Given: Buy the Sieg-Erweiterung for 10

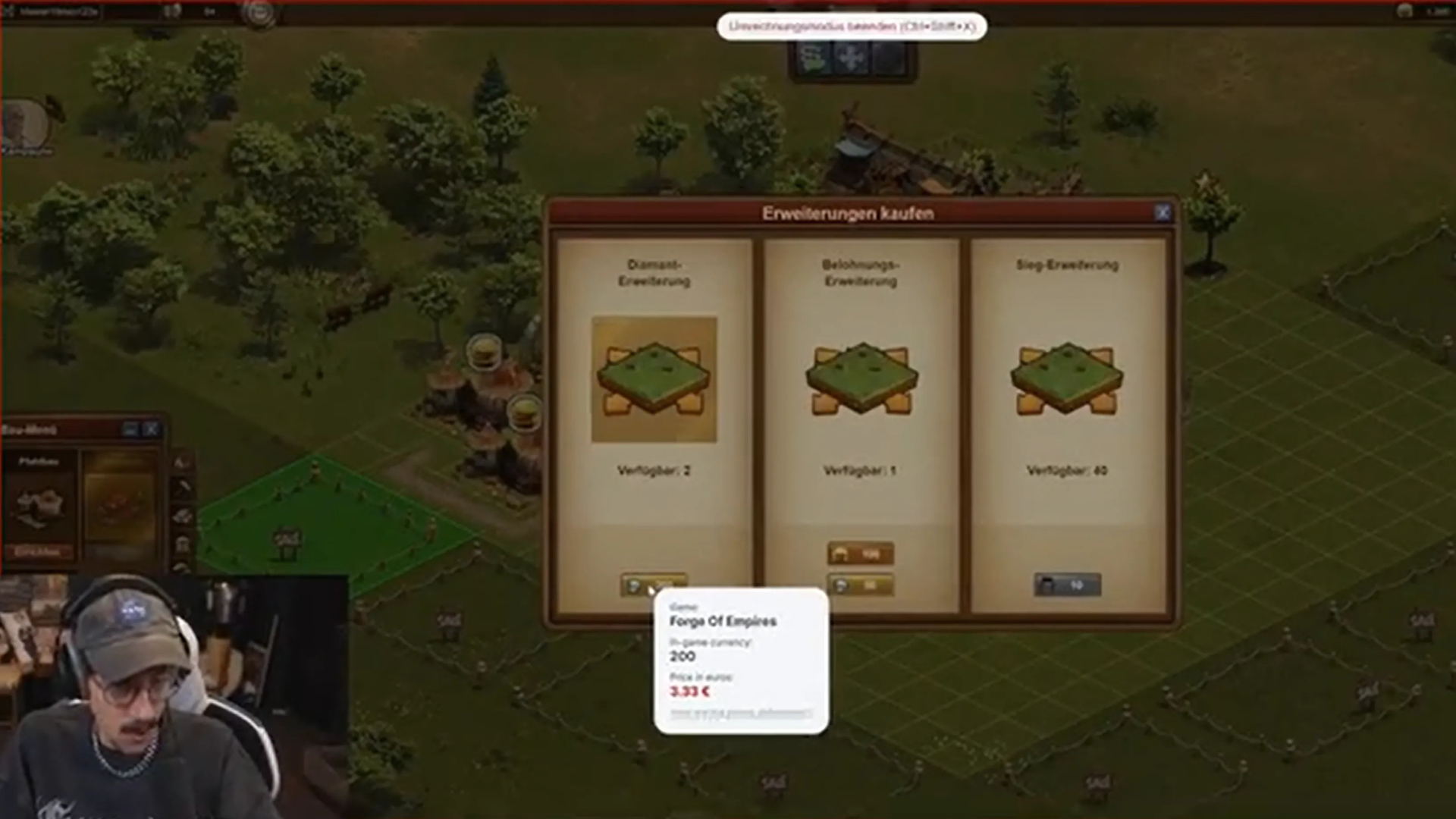Looking at the screenshot, I should (x=1066, y=585).
